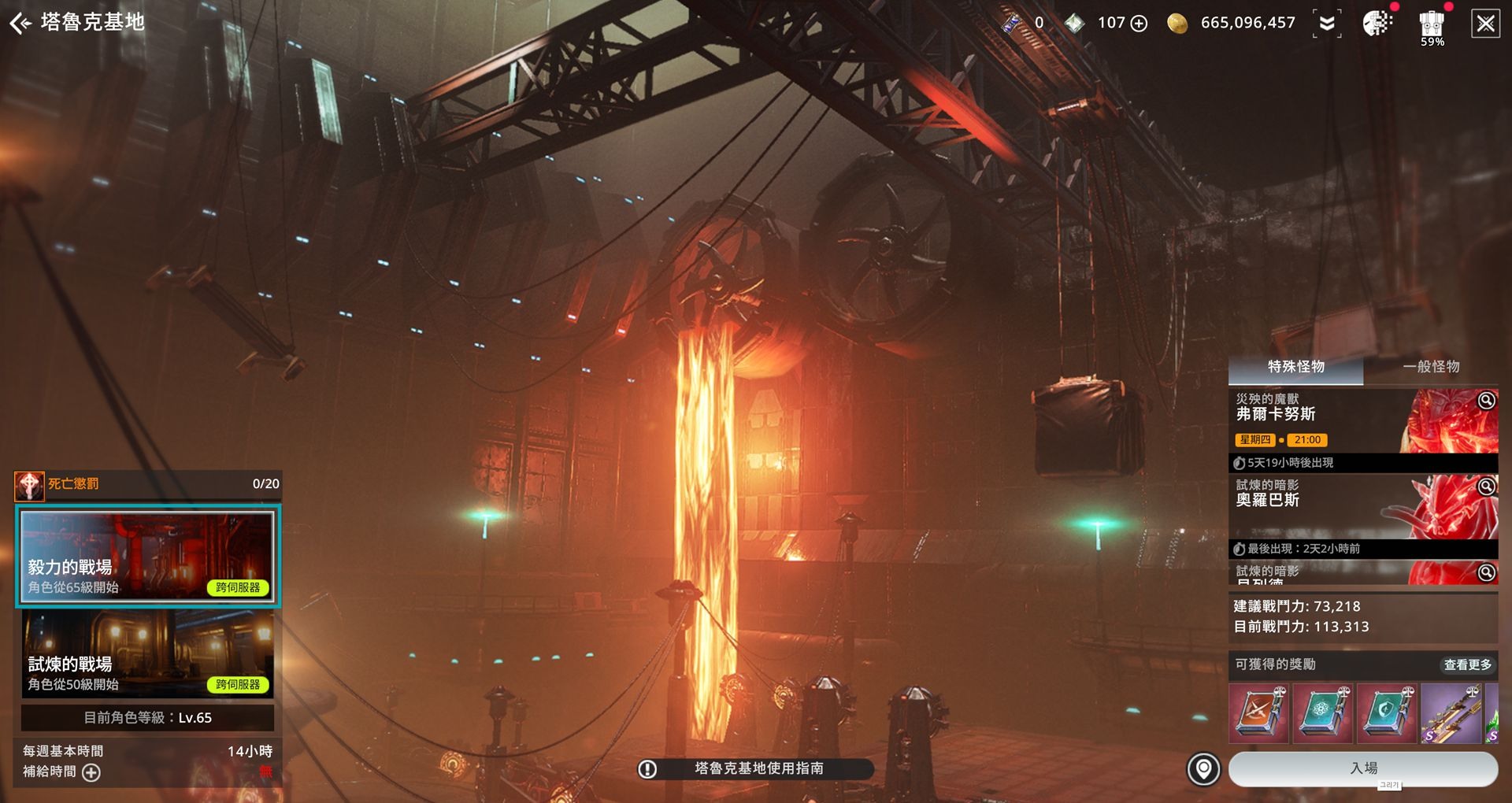Close the dungeon window with X
The width and height of the screenshot is (1512, 803).
click(x=1485, y=24)
